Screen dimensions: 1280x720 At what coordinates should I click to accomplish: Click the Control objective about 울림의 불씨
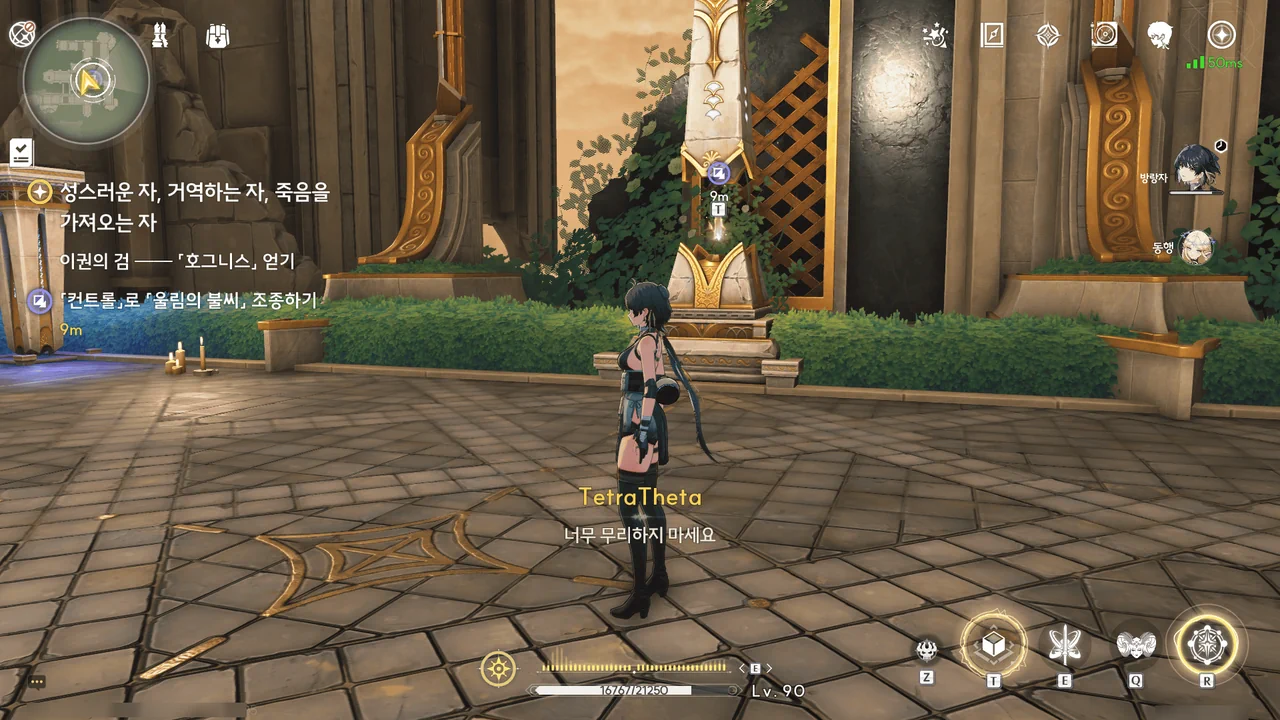tap(187, 300)
